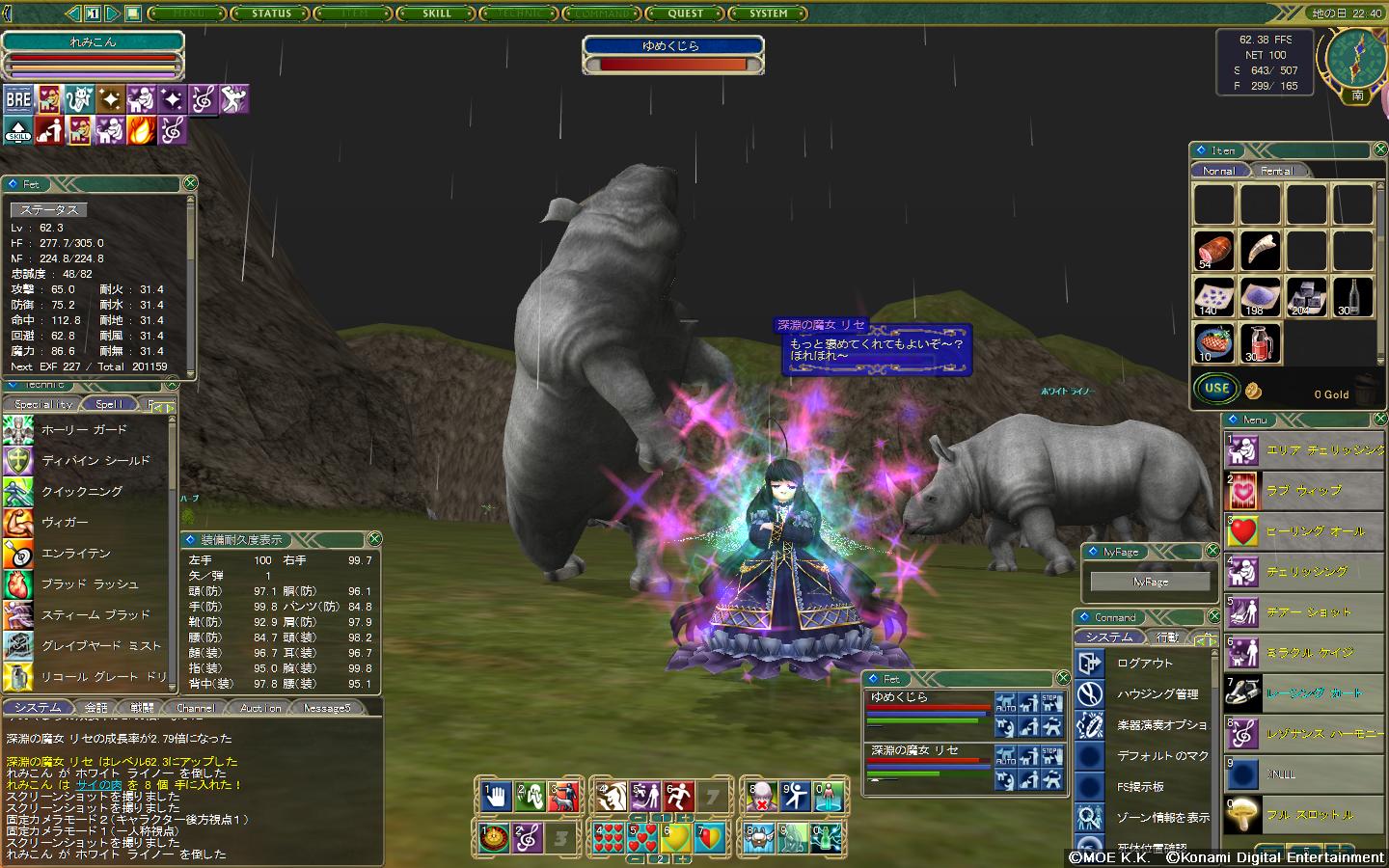The width and height of the screenshot is (1389, 868).
Task: Close the equipment durability window
Action: click(374, 539)
